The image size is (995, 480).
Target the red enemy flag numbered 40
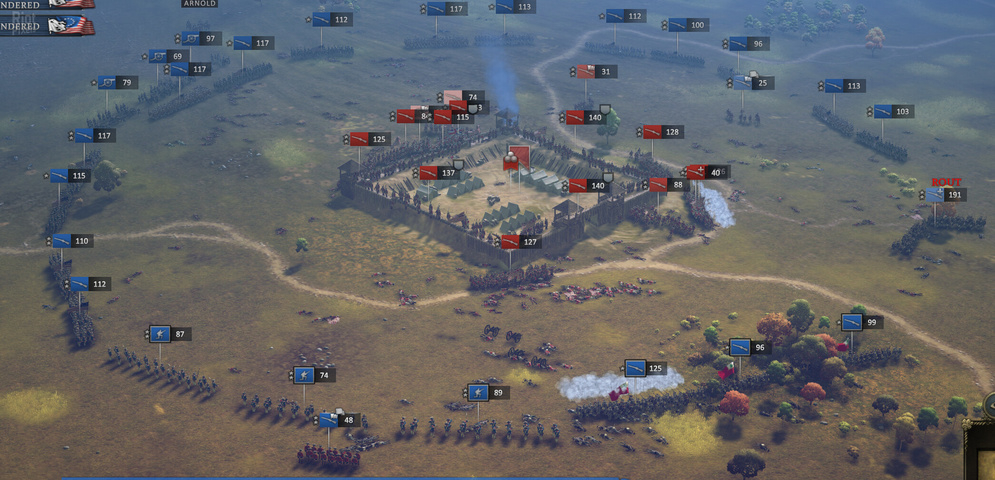(x=697, y=172)
